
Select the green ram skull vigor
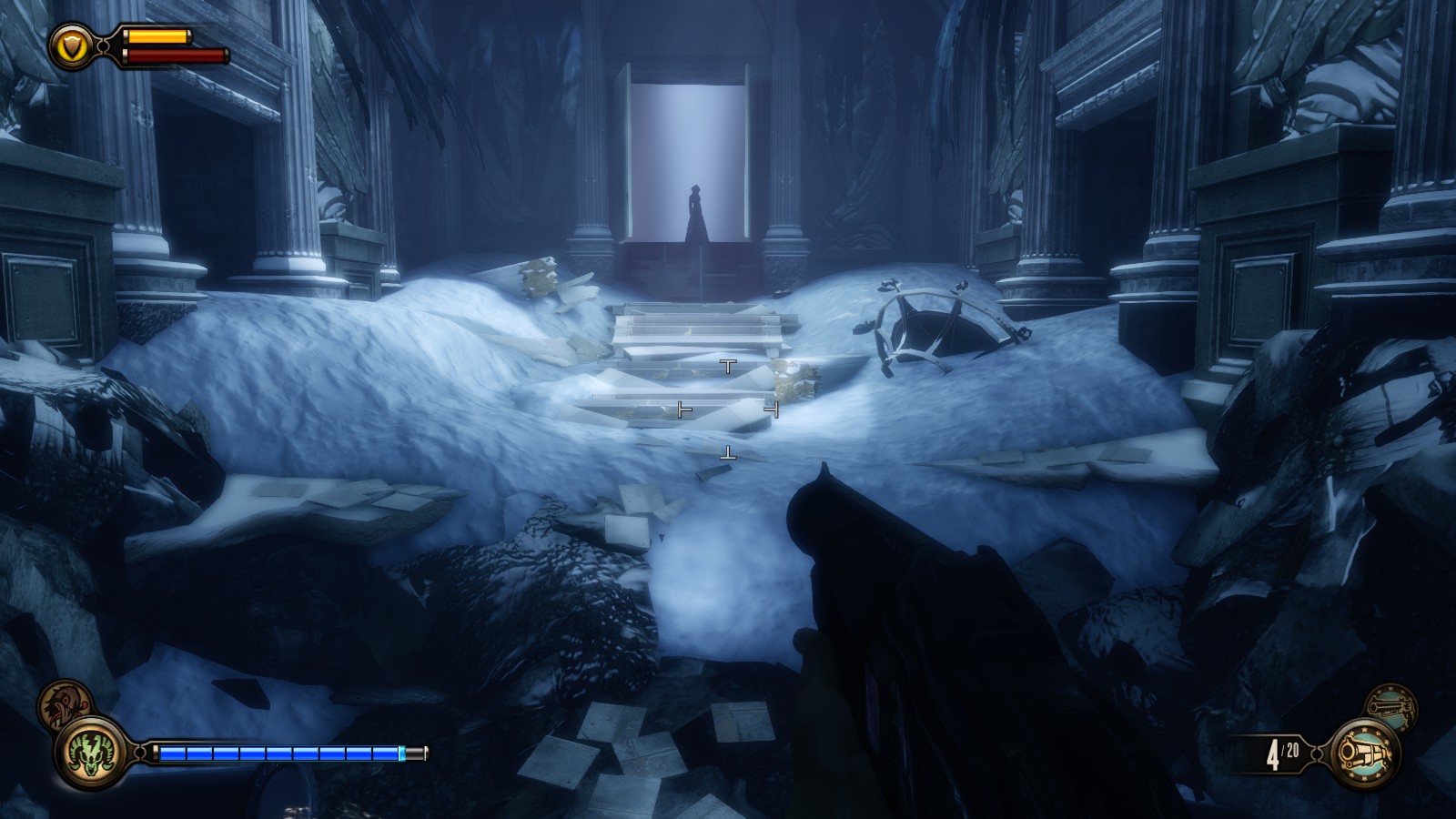pos(90,754)
